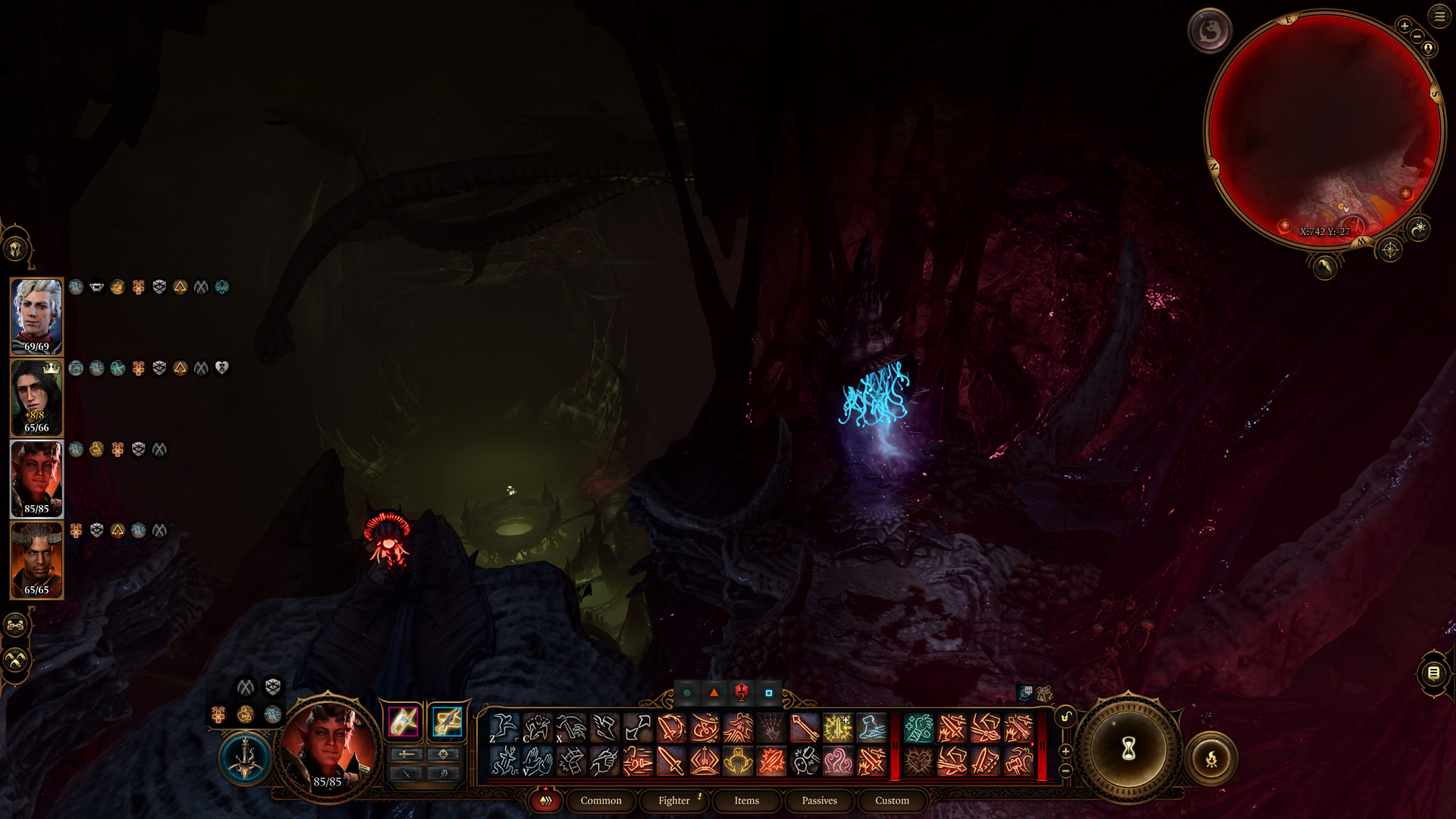1456x819 pixels.
Task: Show the Items hotbar tab
Action: [746, 801]
